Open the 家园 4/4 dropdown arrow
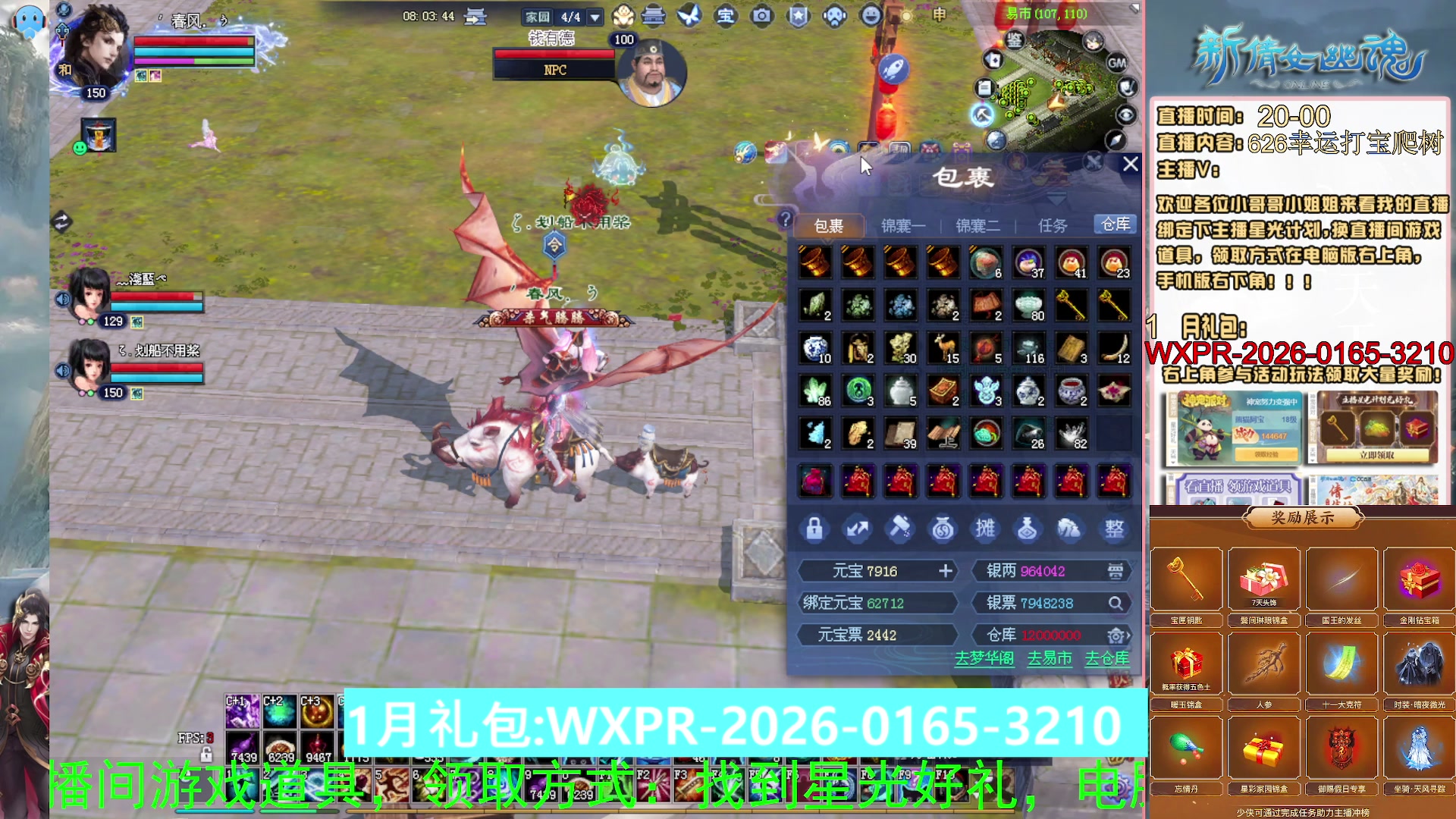 (x=595, y=15)
